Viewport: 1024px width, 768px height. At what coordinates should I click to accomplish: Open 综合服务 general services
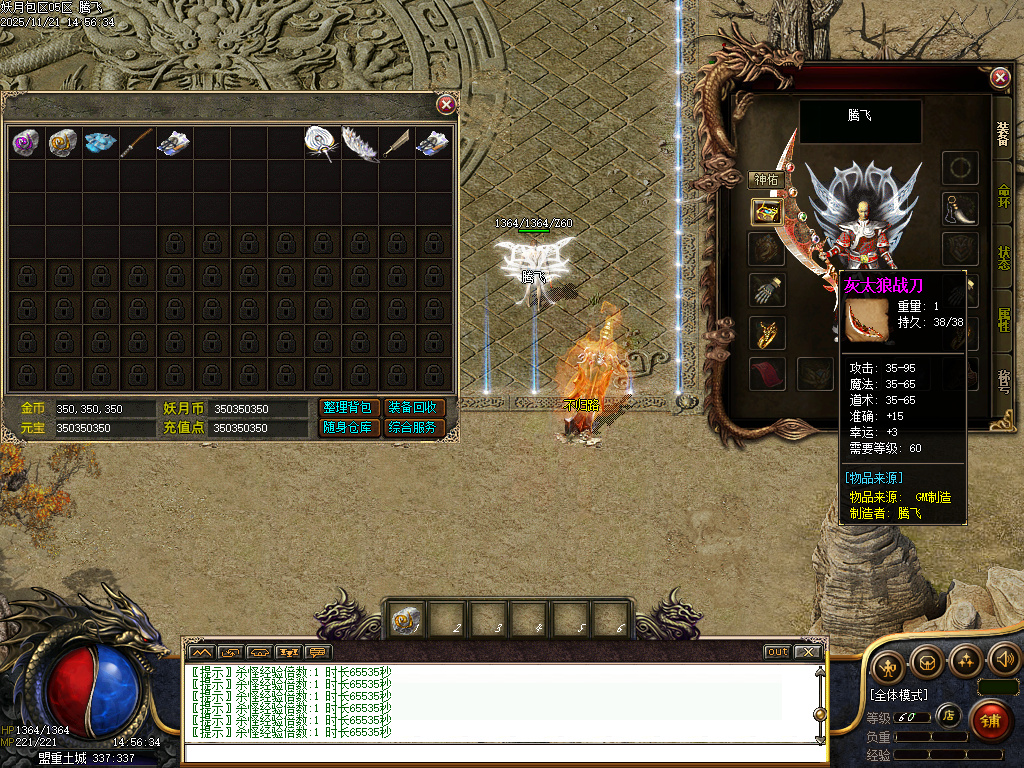pyautogui.click(x=413, y=427)
